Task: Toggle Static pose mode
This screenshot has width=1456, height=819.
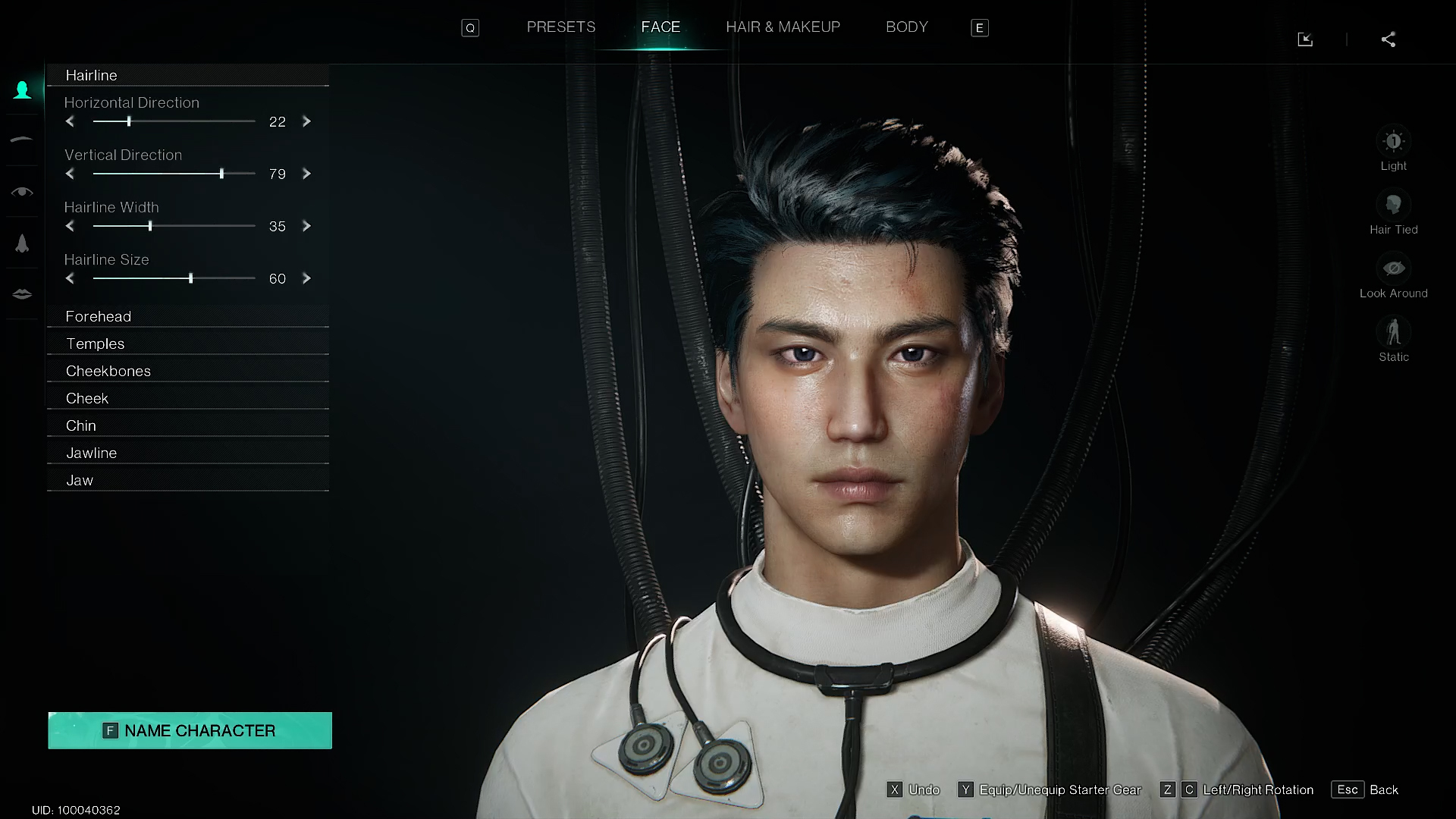Action: tap(1394, 331)
